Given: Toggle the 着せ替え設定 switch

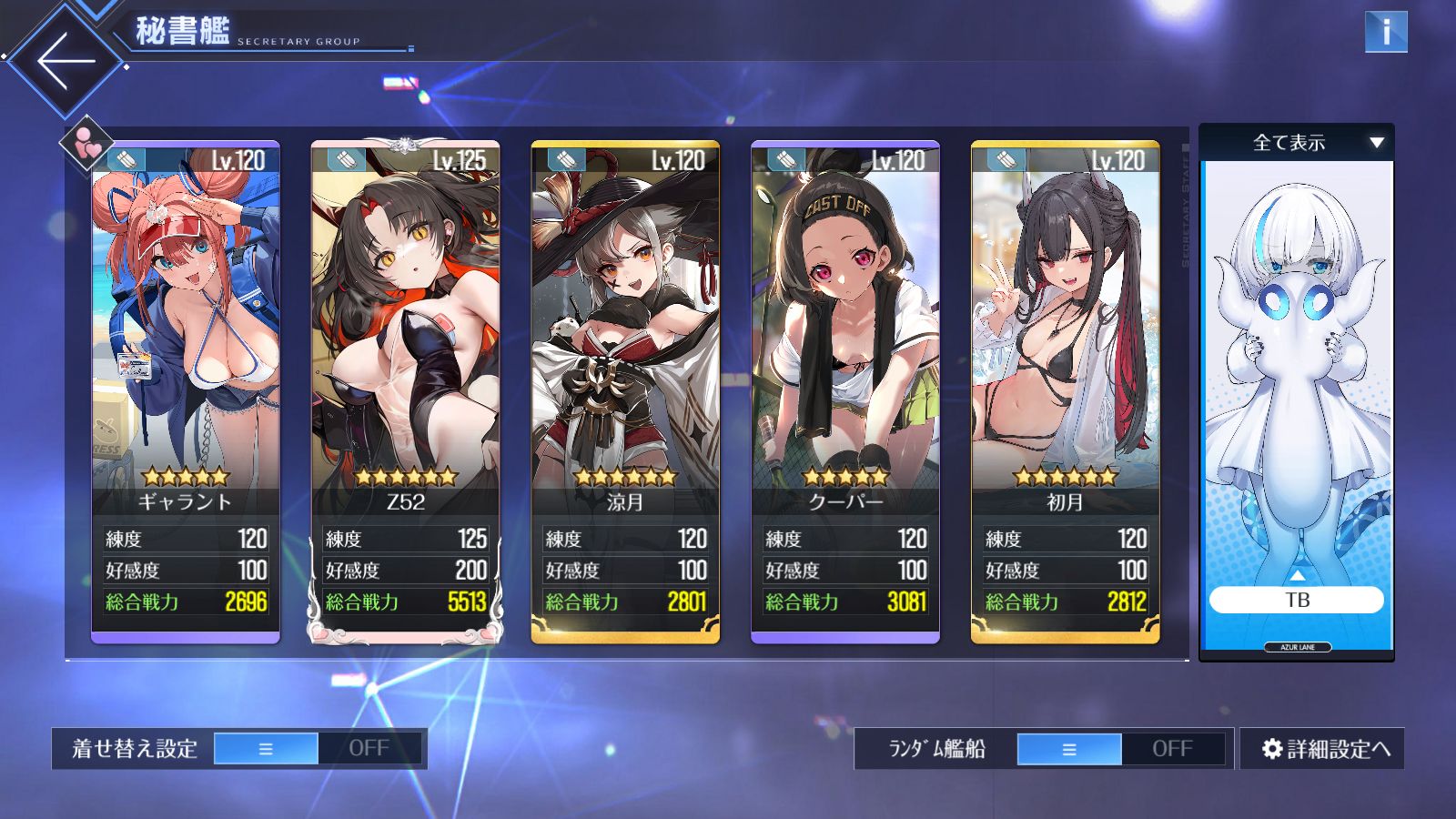Looking at the screenshot, I should (x=318, y=749).
